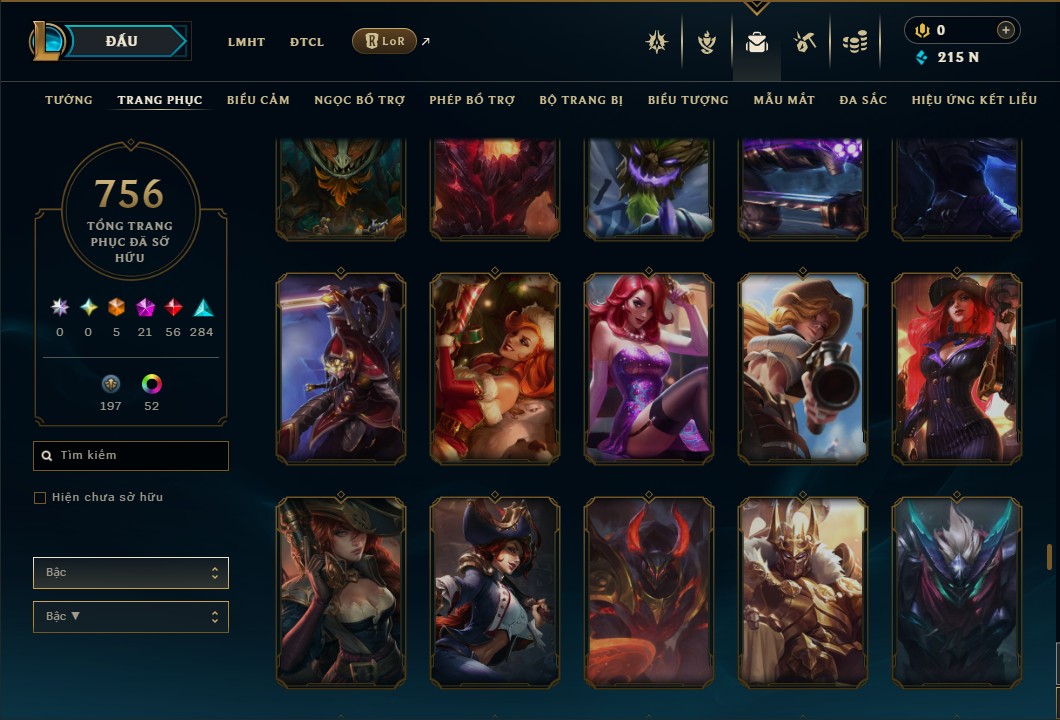Viewport: 1060px width, 720px height.
Task: Select the BIỂU CẢM tab
Action: (258, 100)
